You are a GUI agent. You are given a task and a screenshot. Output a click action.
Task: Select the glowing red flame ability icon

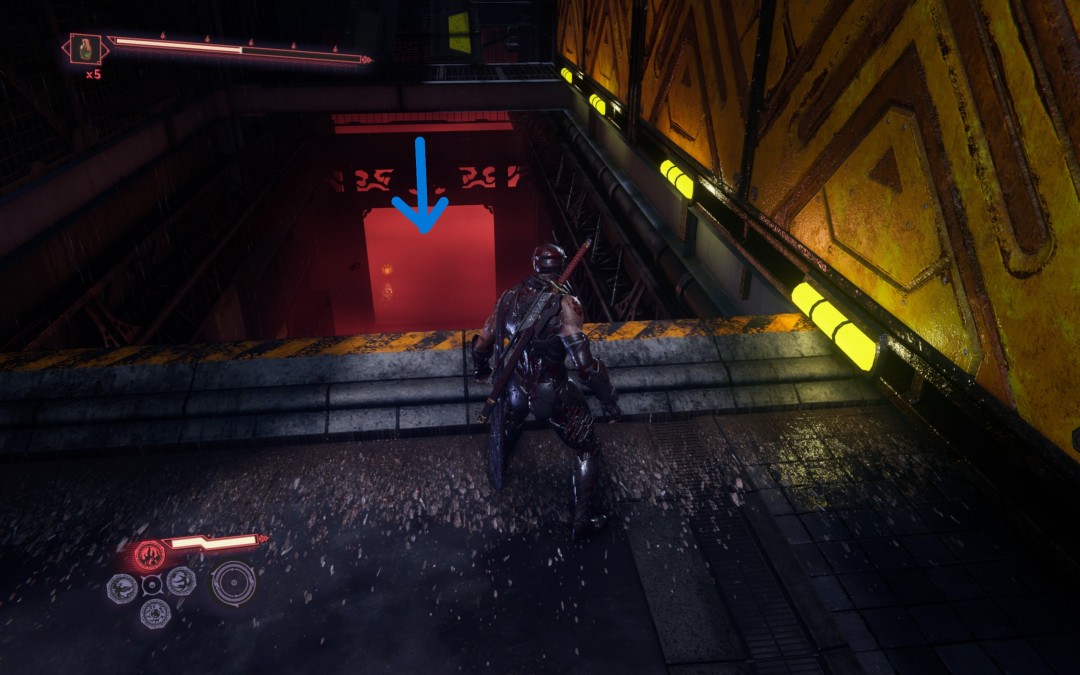150,553
